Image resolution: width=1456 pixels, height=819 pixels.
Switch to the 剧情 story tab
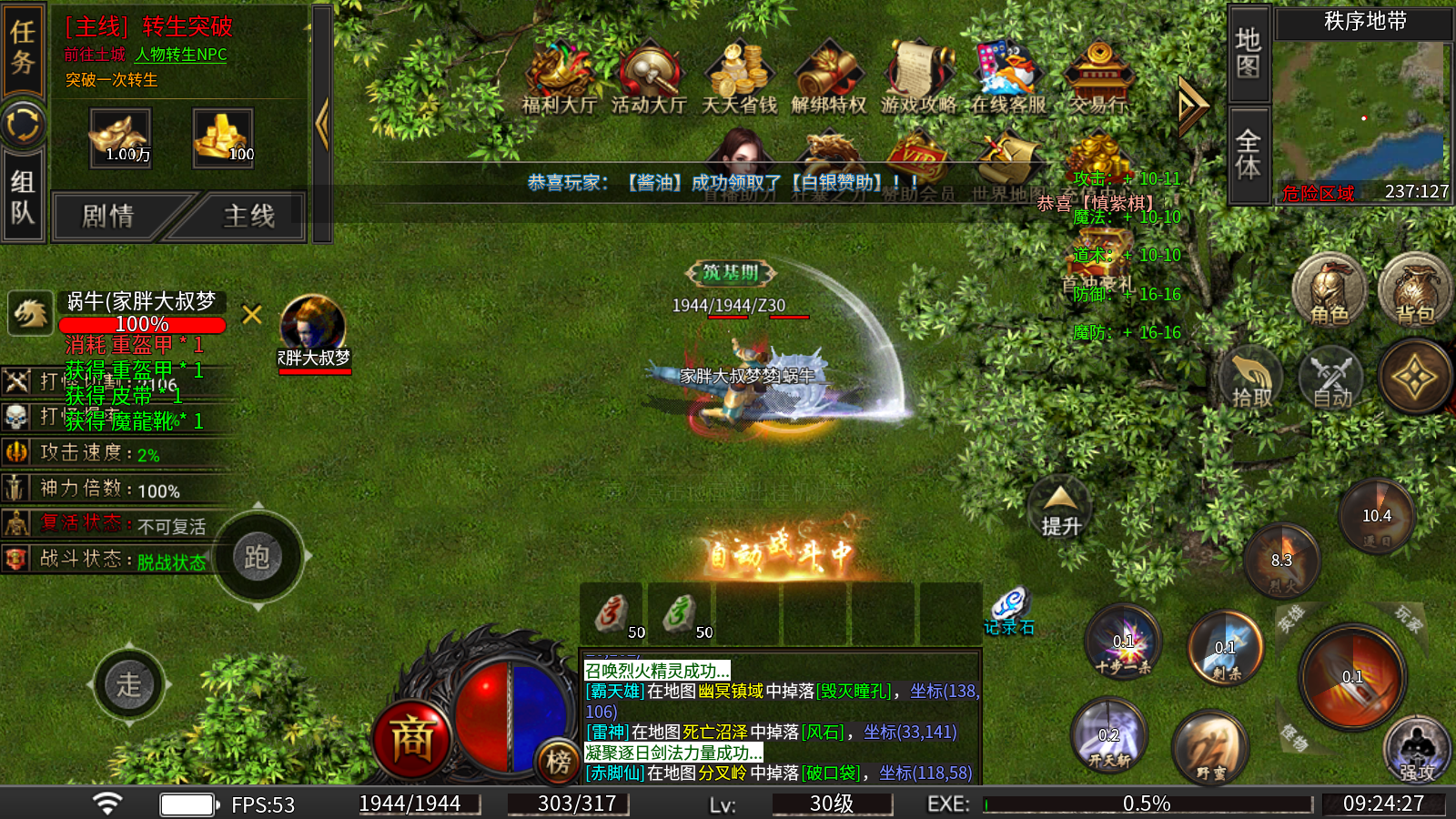(x=108, y=217)
